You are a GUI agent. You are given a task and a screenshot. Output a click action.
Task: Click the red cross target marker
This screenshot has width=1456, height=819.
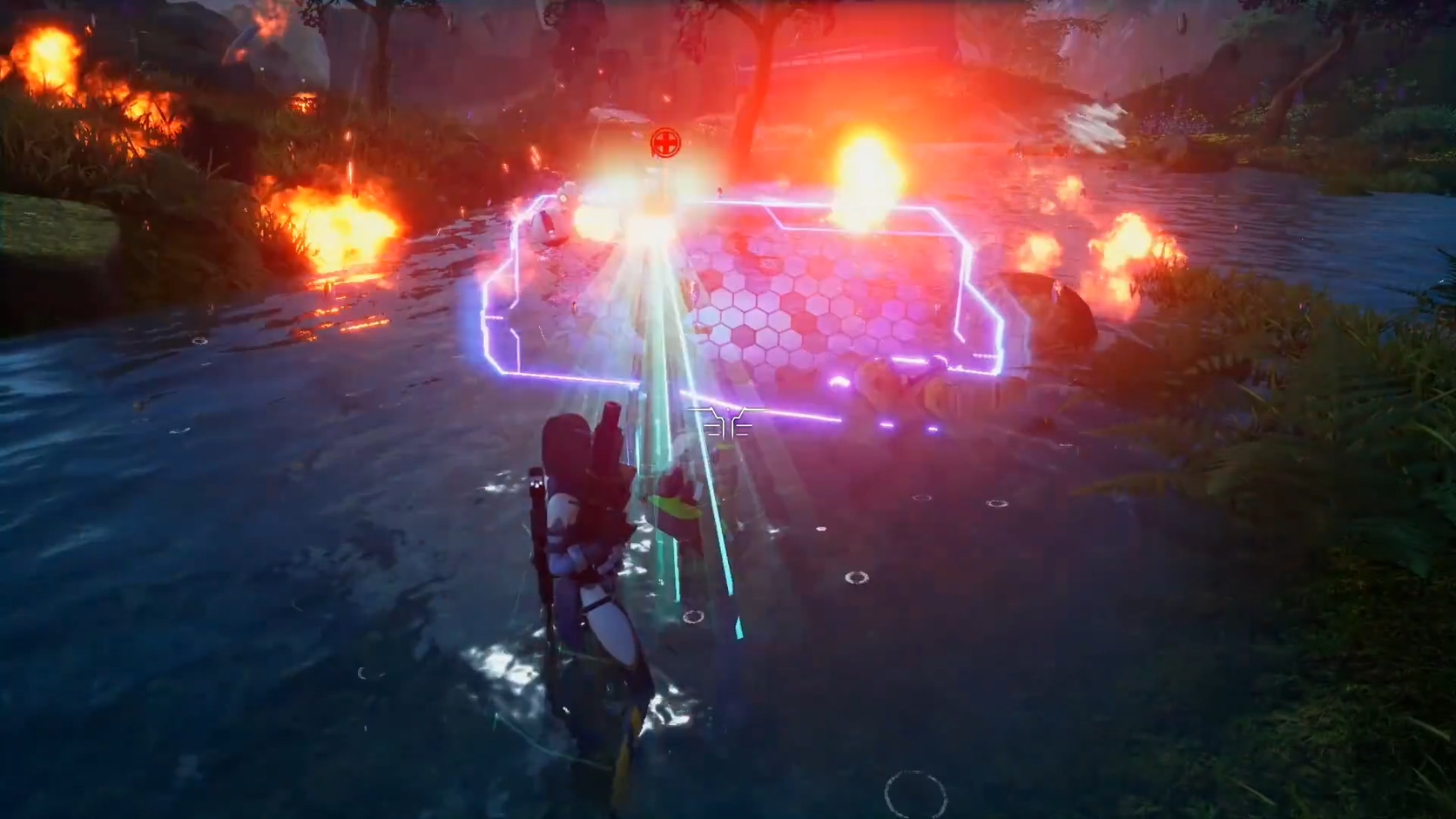point(665,142)
